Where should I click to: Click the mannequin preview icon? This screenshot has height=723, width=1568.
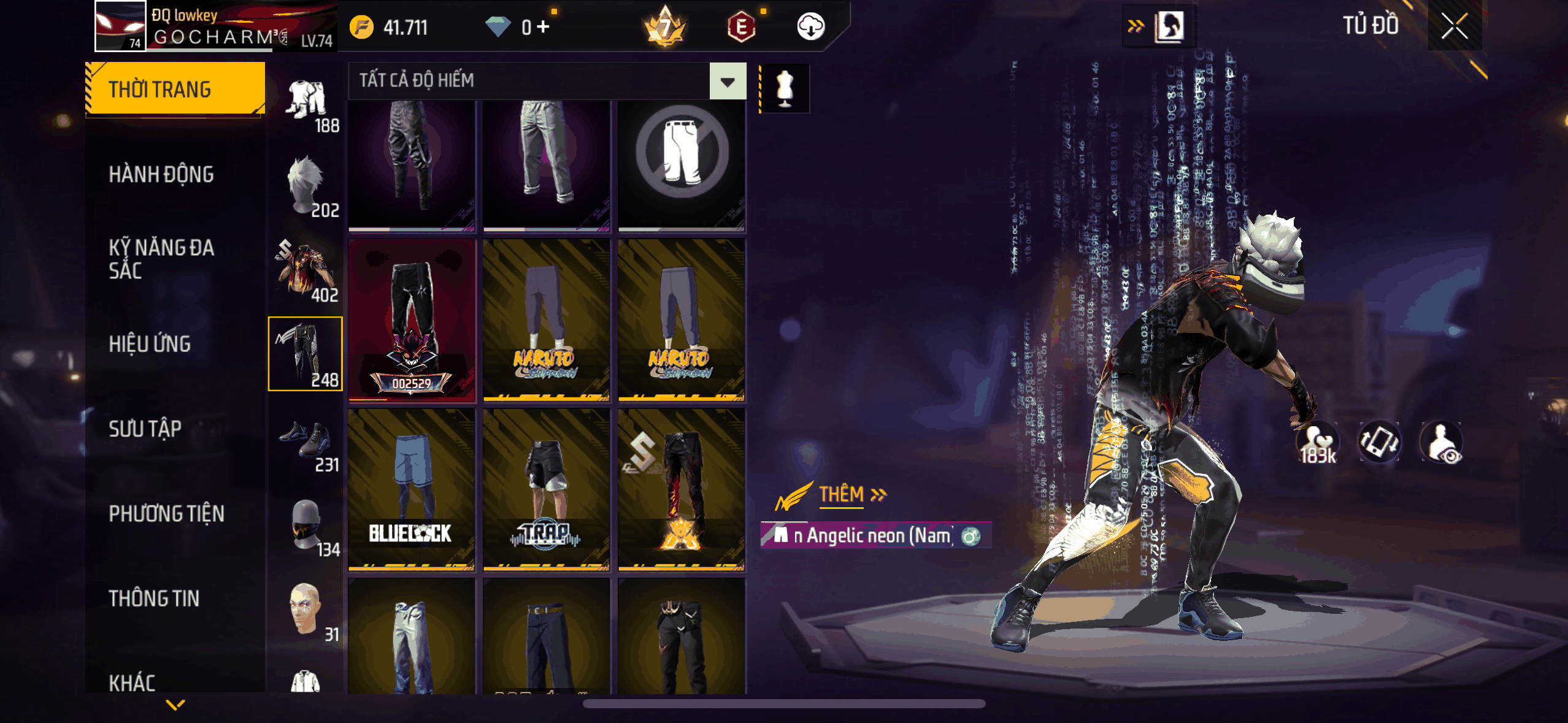[785, 88]
